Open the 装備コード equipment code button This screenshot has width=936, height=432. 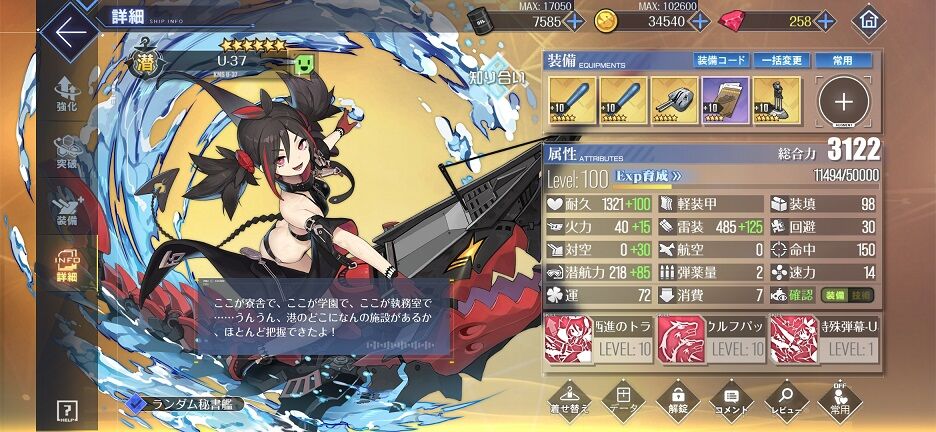click(722, 61)
